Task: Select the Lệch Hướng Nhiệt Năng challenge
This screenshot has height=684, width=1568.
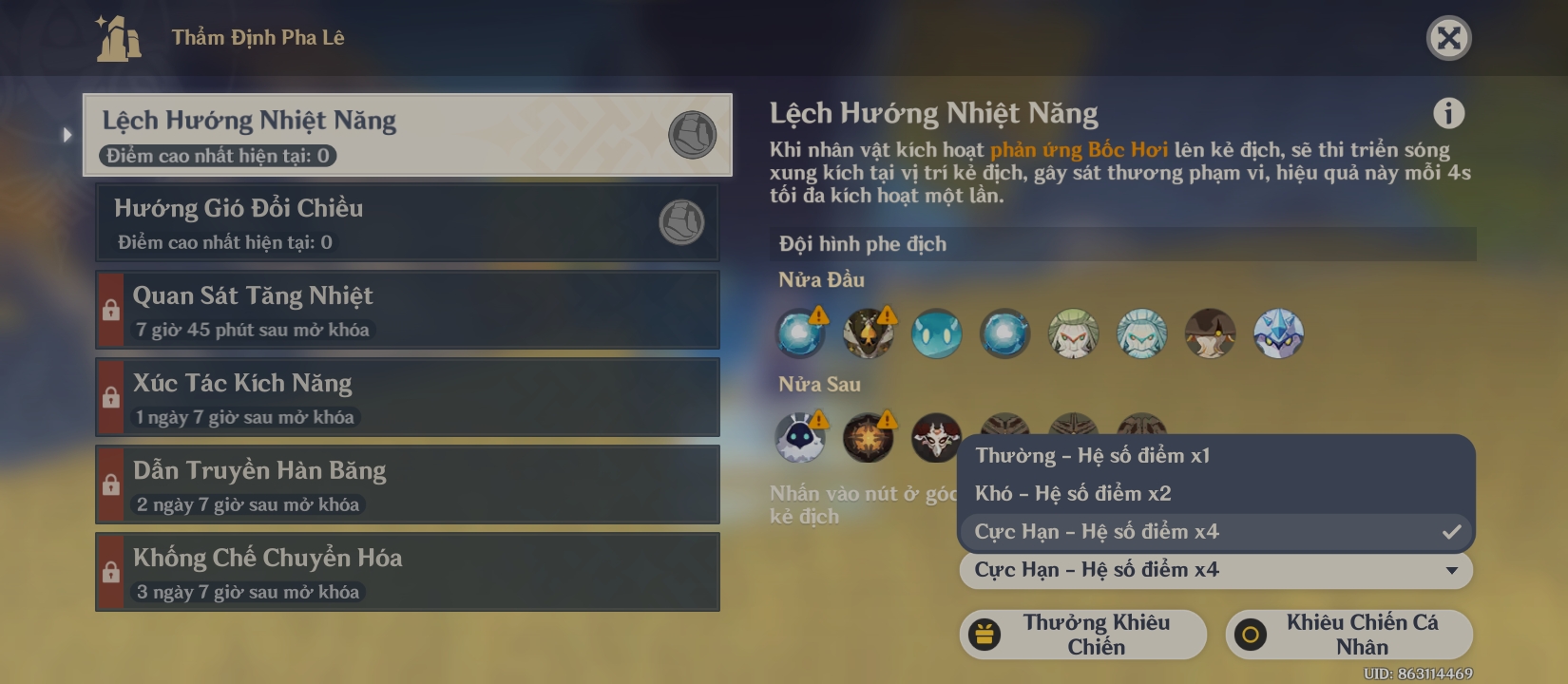Action: 407,135
